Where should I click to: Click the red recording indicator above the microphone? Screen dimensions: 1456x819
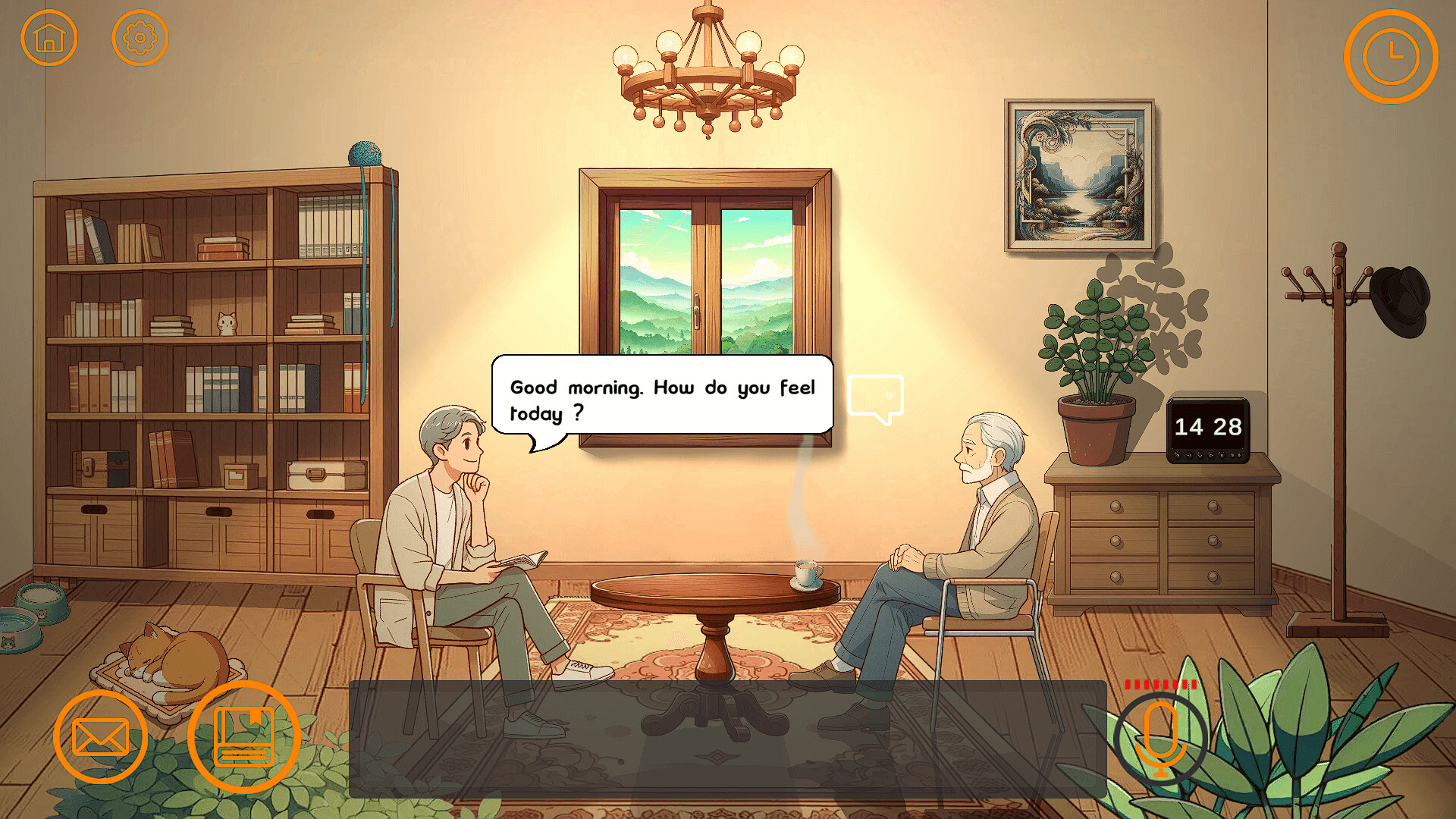pos(1159,683)
